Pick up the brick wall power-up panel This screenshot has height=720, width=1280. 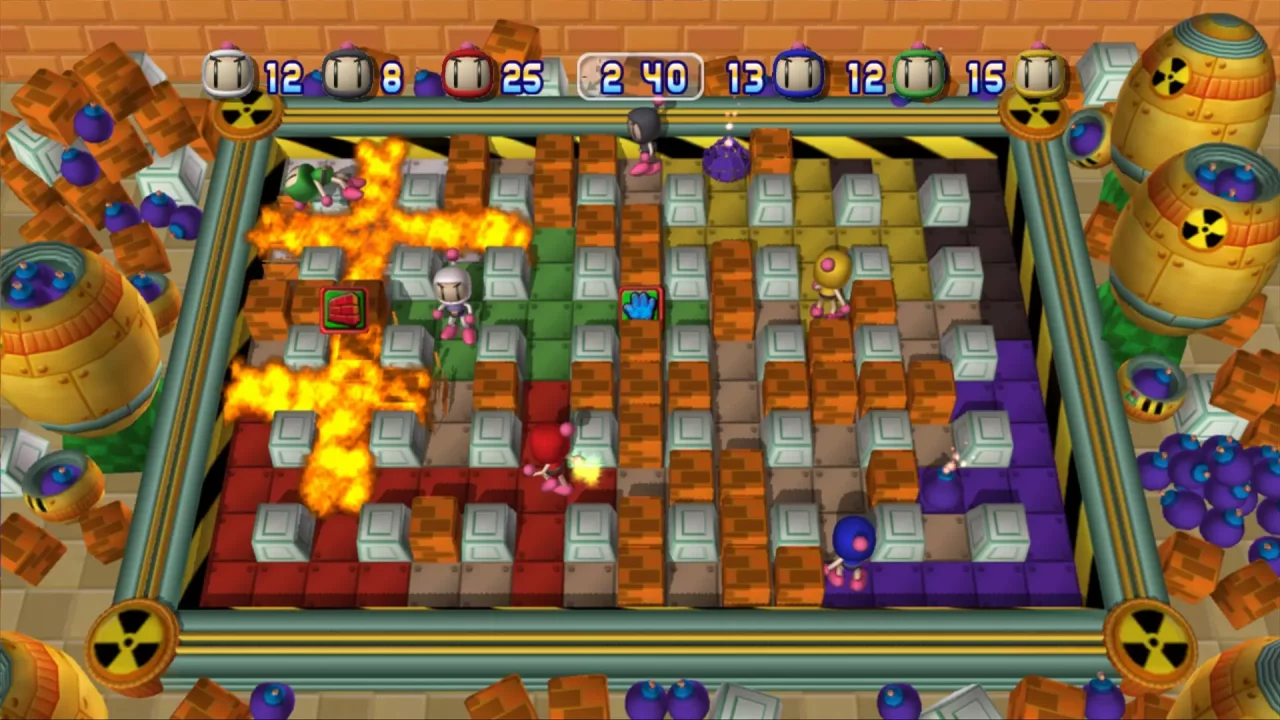[x=345, y=308]
